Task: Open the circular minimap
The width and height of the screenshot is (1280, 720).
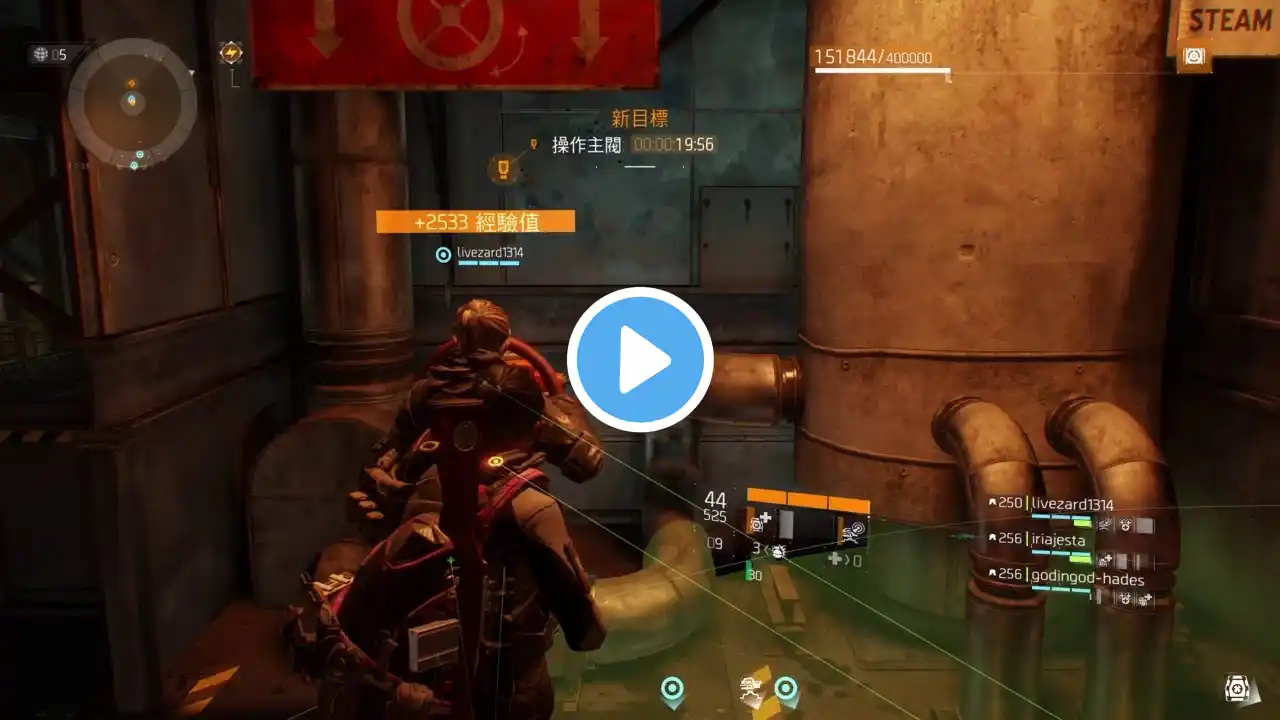Action: pyautogui.click(x=132, y=101)
